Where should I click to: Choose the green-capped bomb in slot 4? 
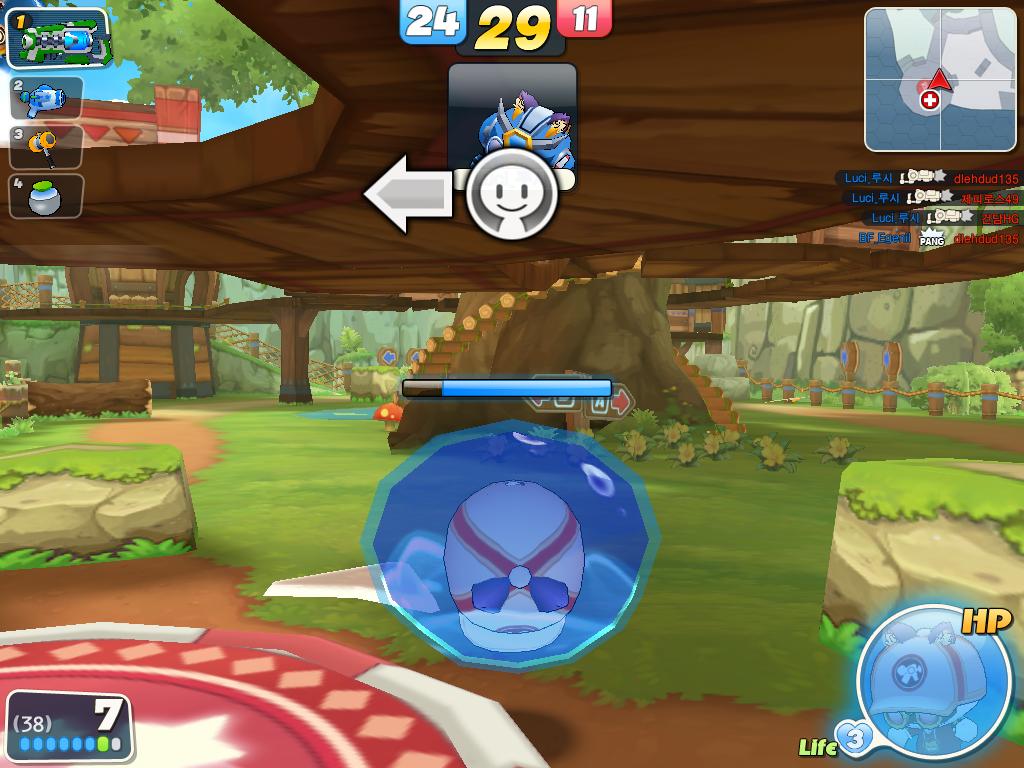pos(47,196)
